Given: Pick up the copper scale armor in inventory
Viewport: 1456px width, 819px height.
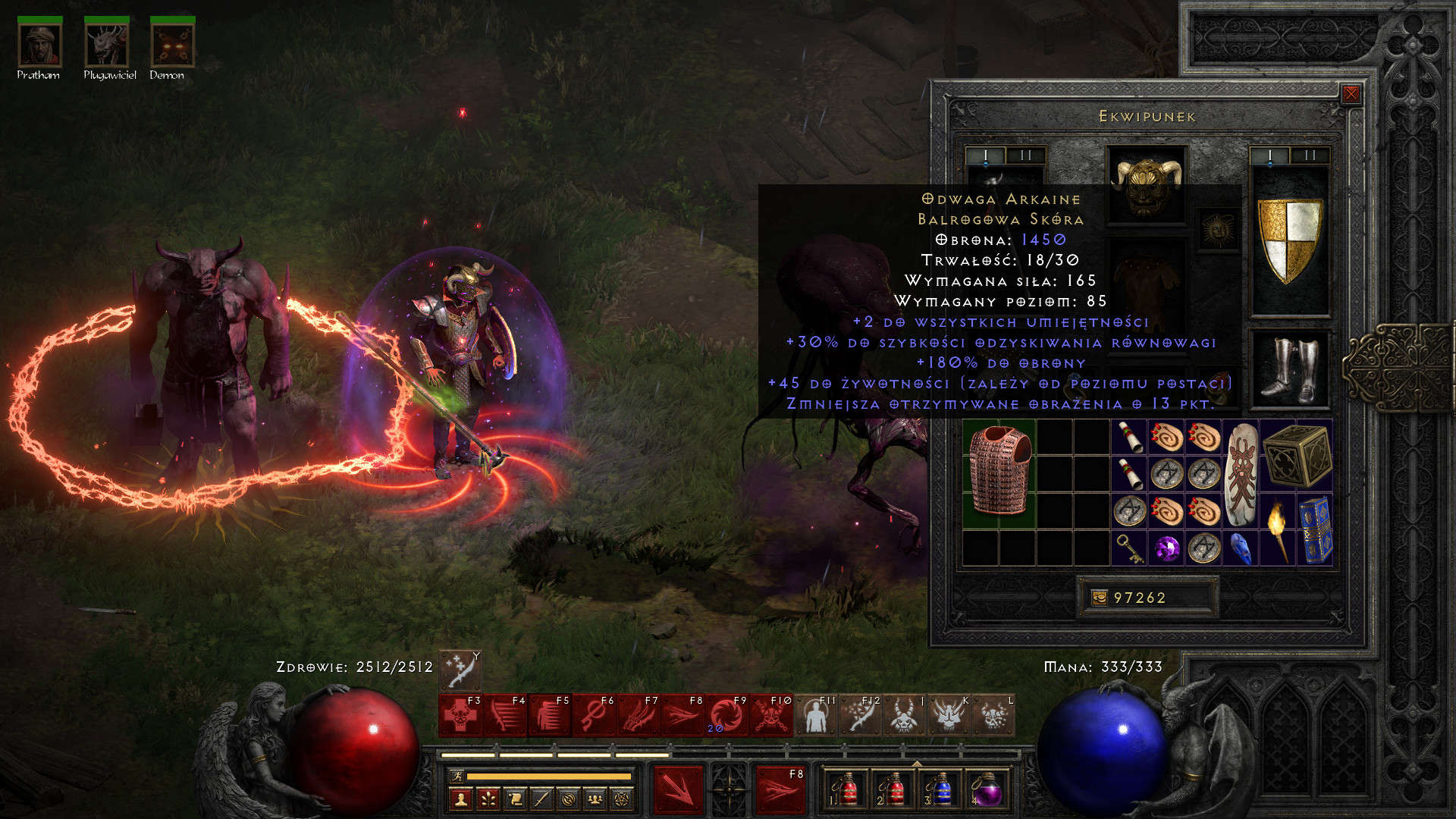Looking at the screenshot, I should pyautogui.click(x=999, y=472).
